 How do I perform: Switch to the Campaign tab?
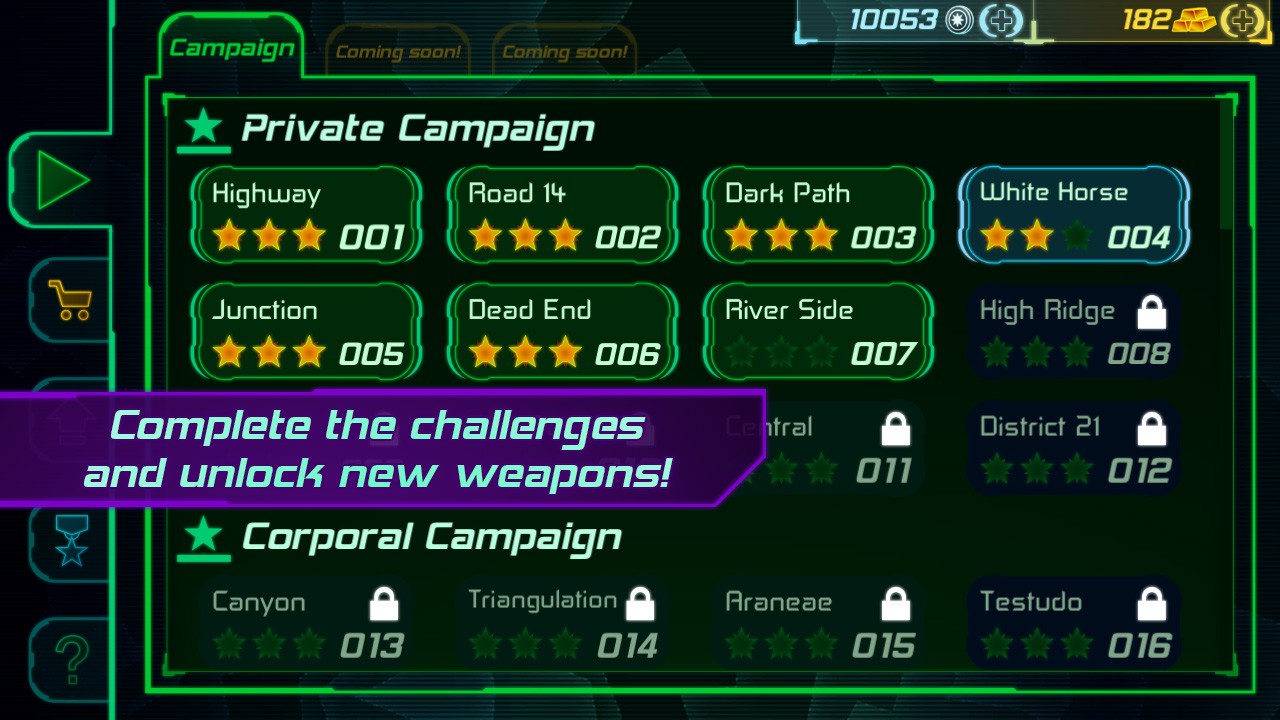coord(232,48)
